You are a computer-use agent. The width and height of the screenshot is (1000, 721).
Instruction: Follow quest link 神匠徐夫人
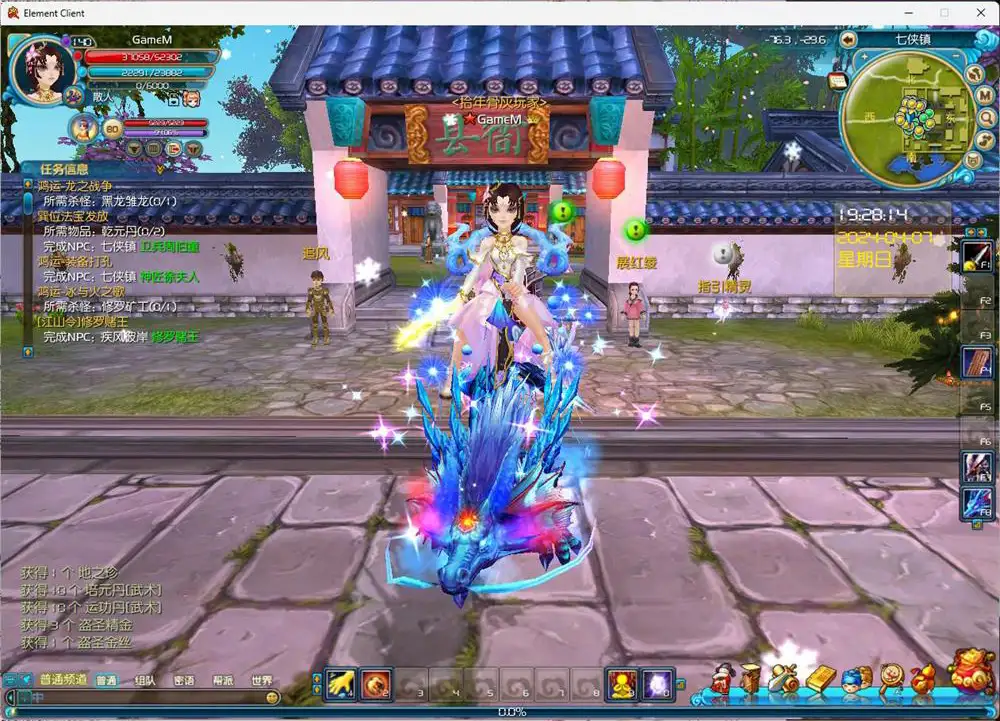point(169,276)
